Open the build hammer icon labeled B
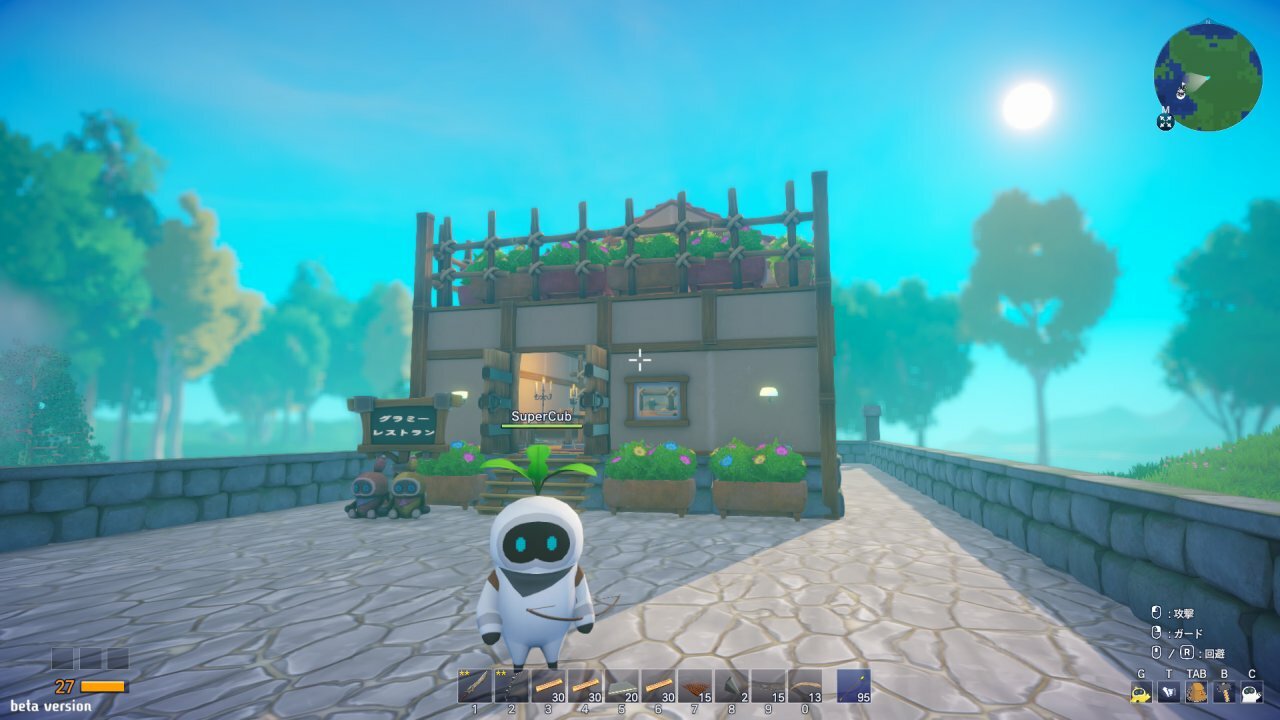 point(1224,692)
